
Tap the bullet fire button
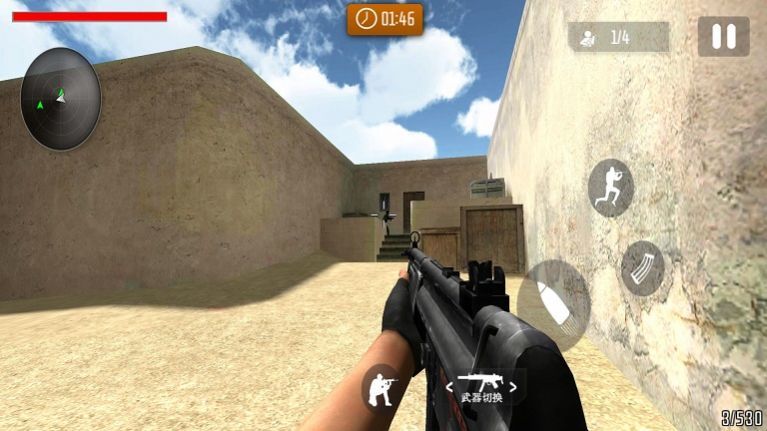coord(553,305)
